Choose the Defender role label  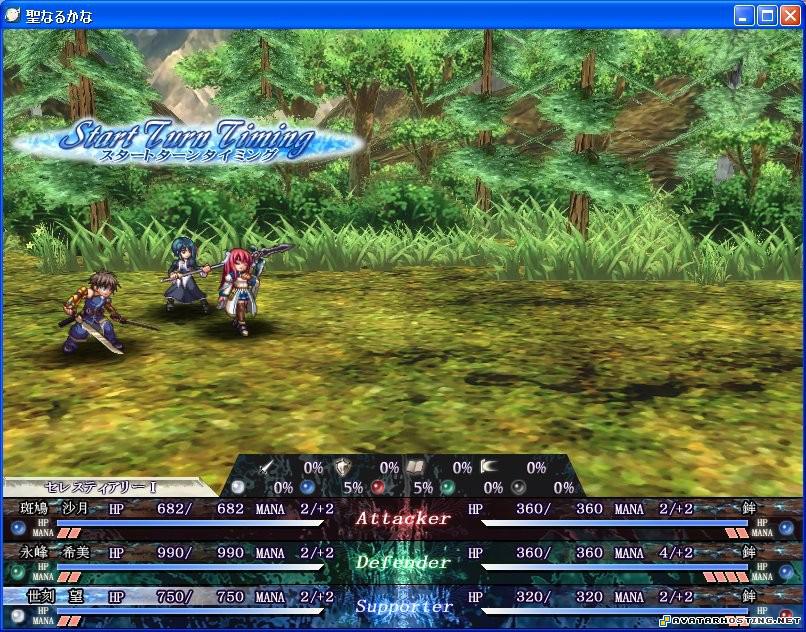pyautogui.click(x=403, y=562)
